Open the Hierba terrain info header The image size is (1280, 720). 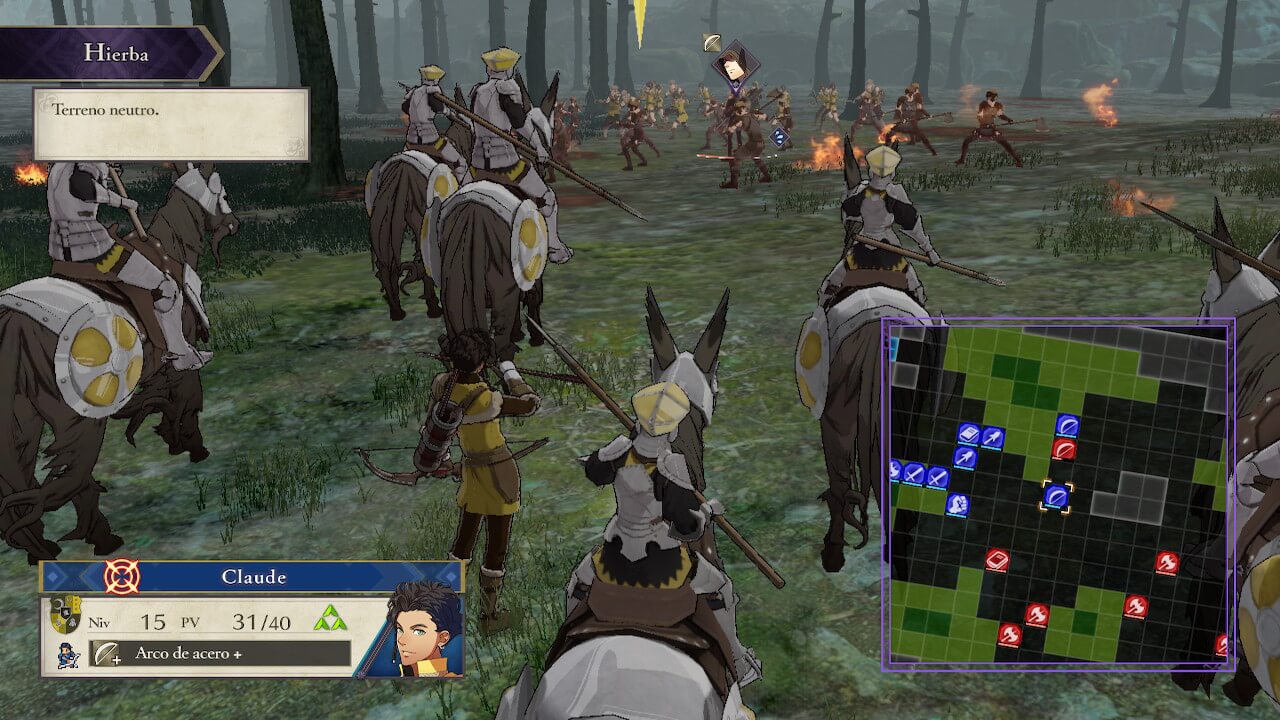(115, 52)
